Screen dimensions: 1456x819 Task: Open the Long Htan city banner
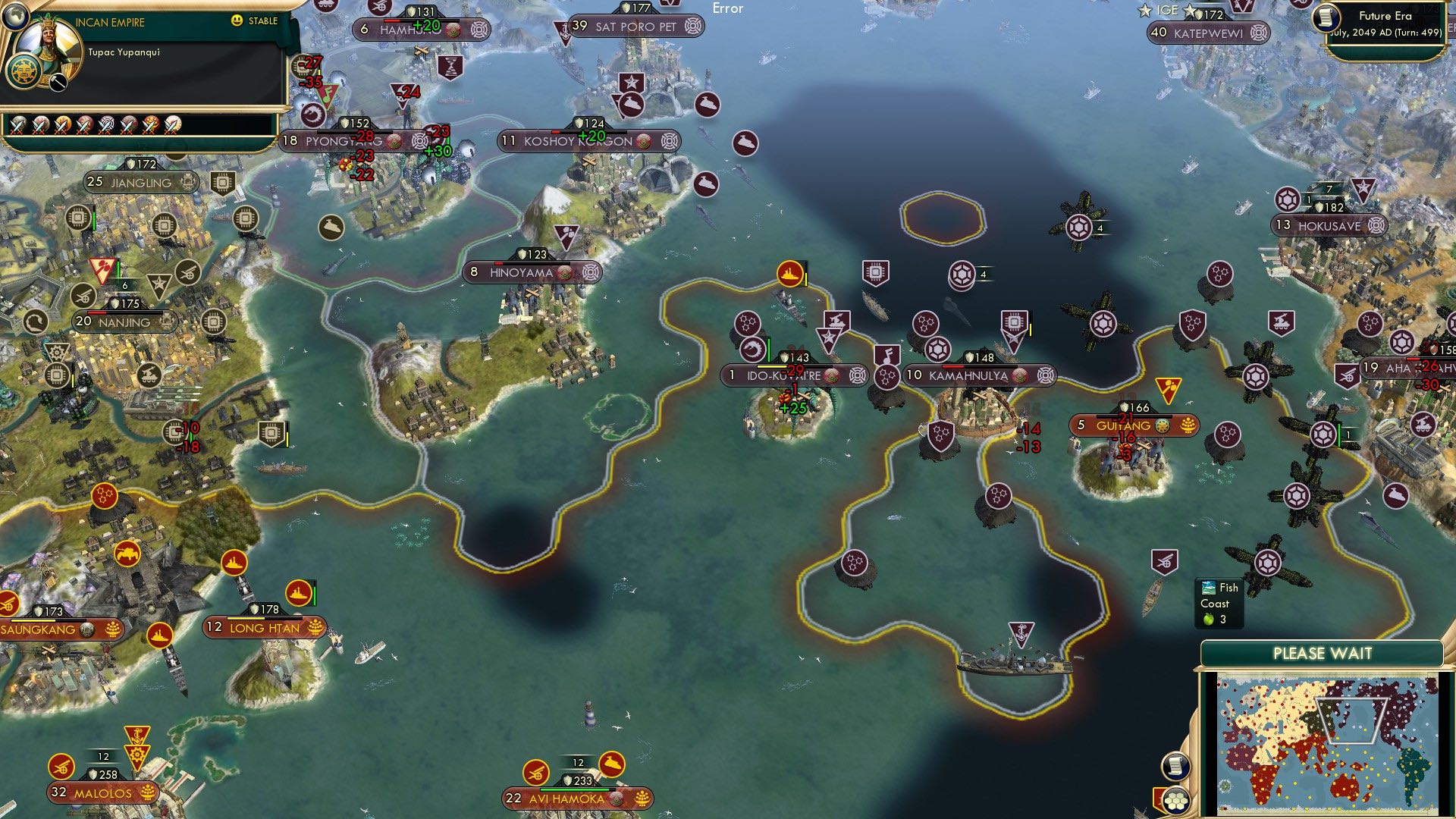[x=265, y=628]
